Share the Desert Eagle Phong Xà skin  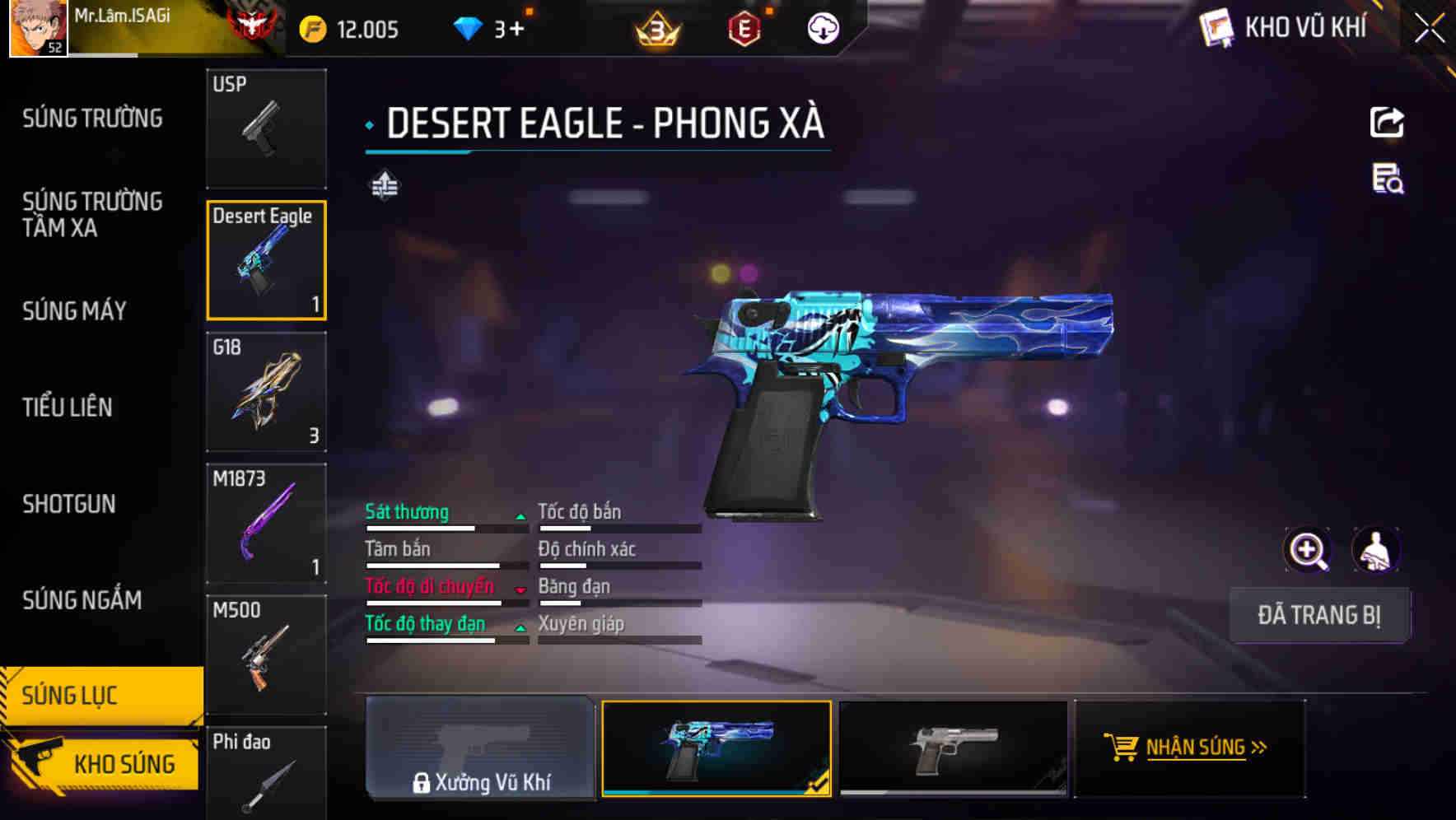pos(1388,122)
